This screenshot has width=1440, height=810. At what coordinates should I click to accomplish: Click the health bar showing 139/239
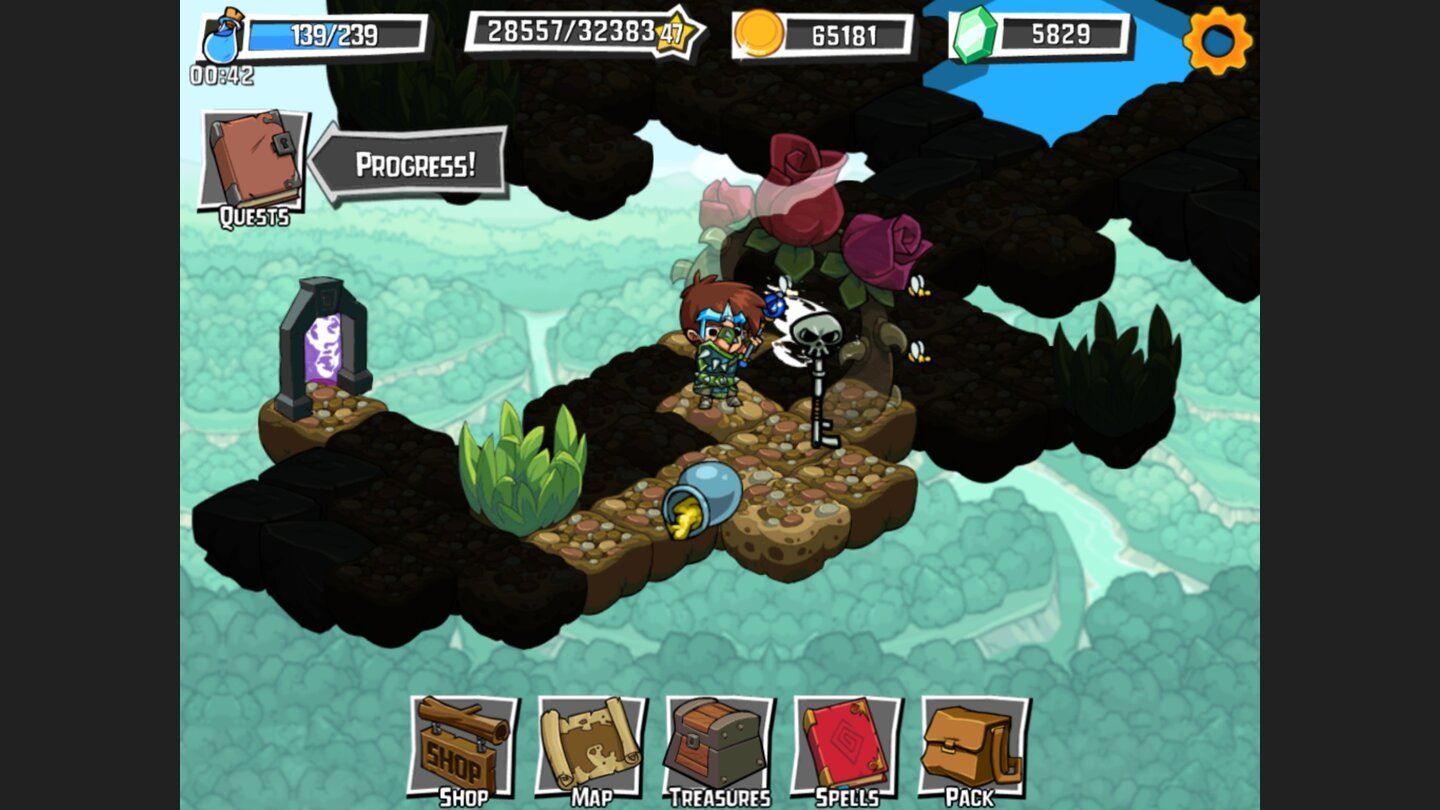[335, 33]
